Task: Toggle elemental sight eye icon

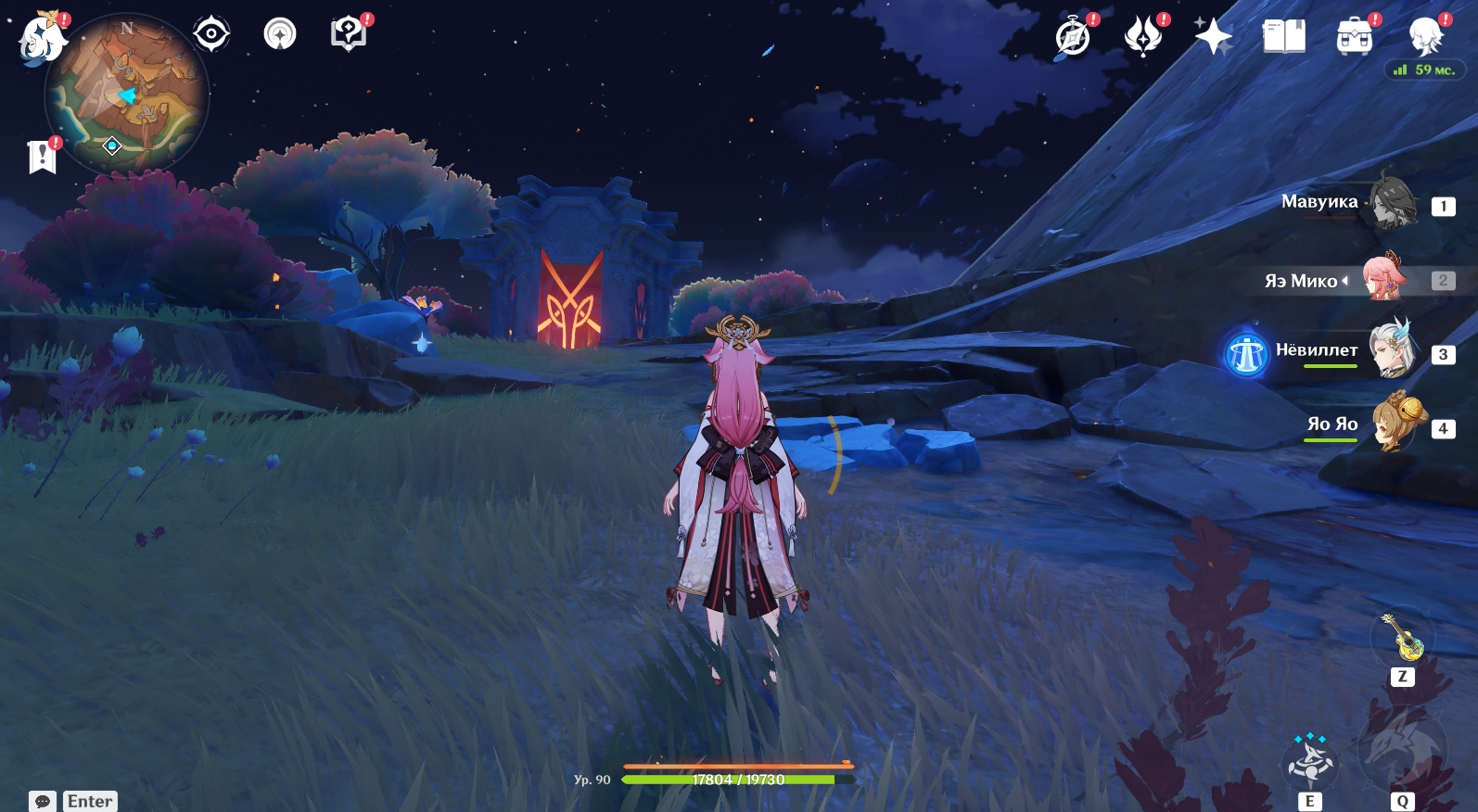Action: (x=211, y=34)
